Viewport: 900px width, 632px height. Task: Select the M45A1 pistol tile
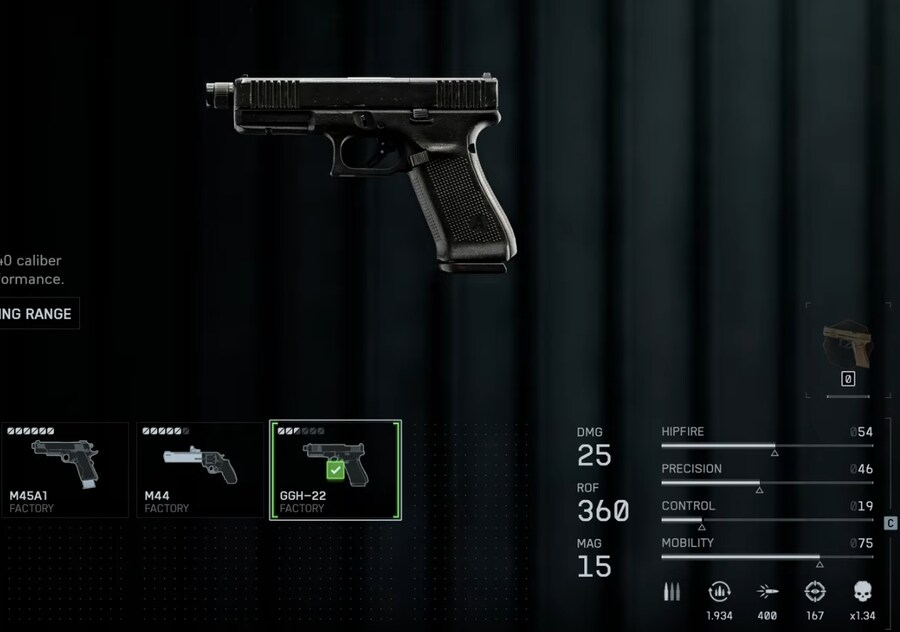pyautogui.click(x=64, y=470)
